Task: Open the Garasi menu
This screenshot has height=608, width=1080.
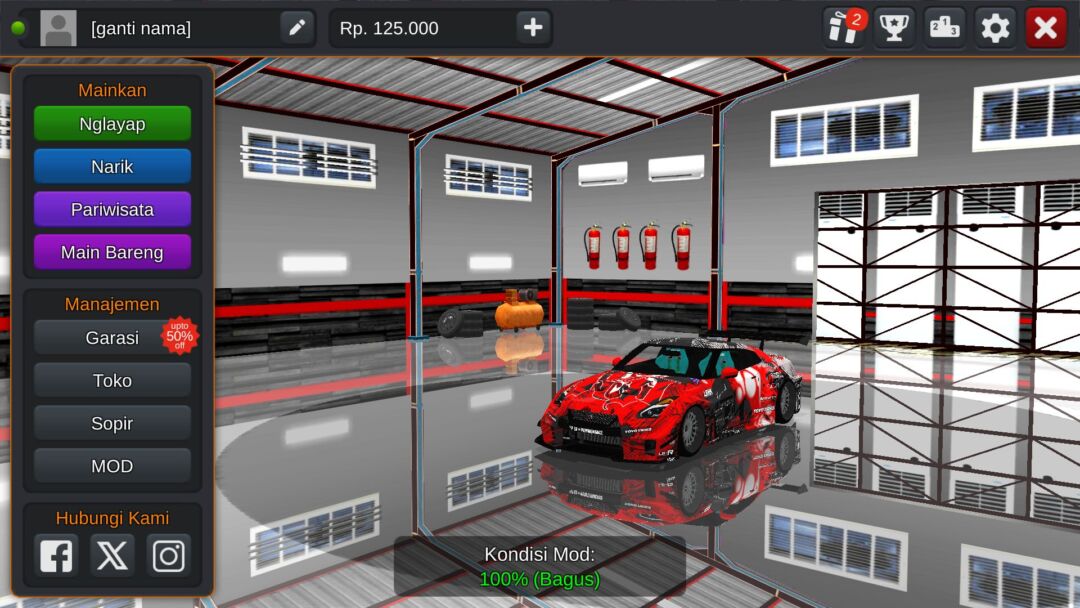Action: (112, 338)
